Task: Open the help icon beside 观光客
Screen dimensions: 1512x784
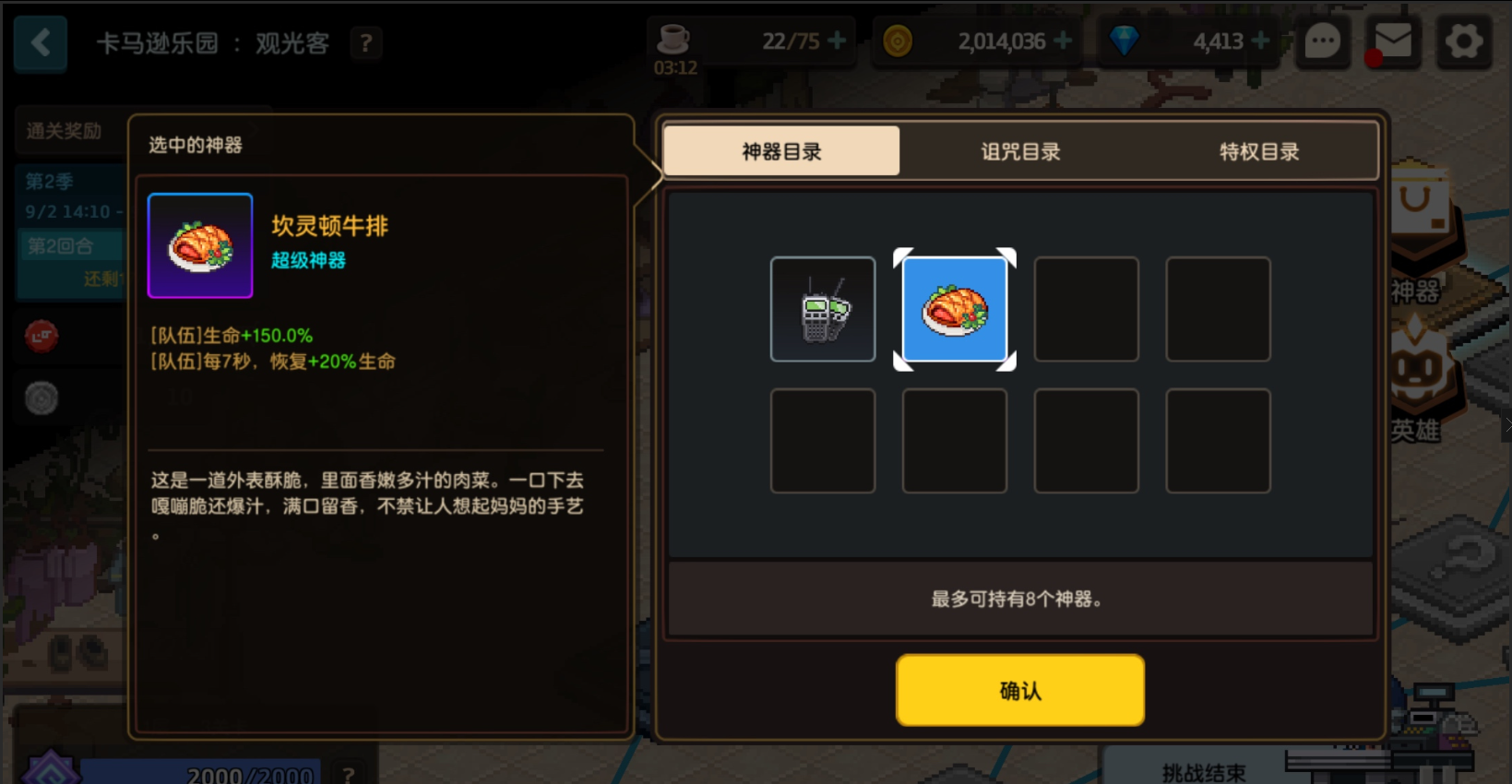Action: 366,43
